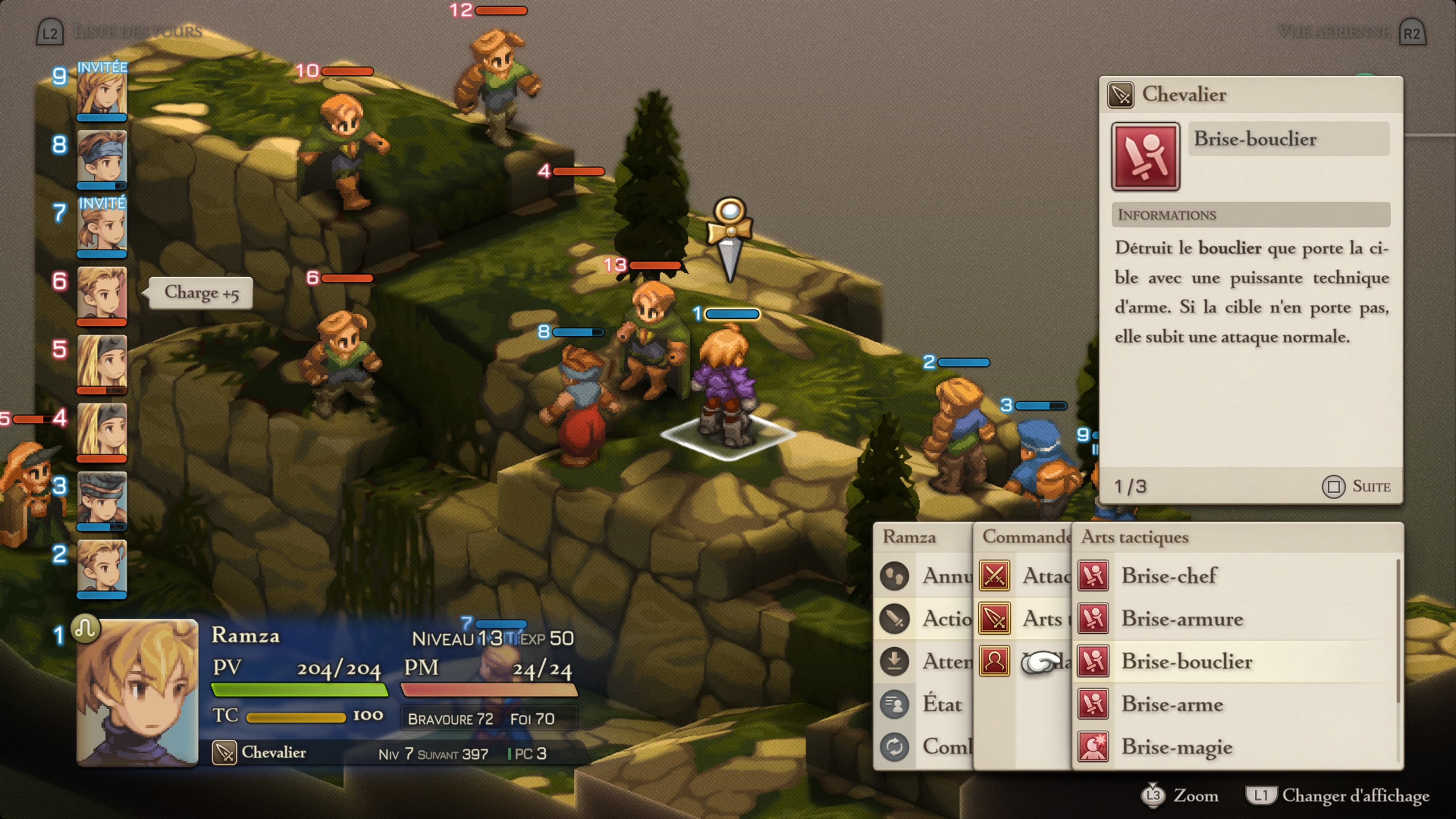Pick Brise-arme in the skill list

coord(1172,704)
